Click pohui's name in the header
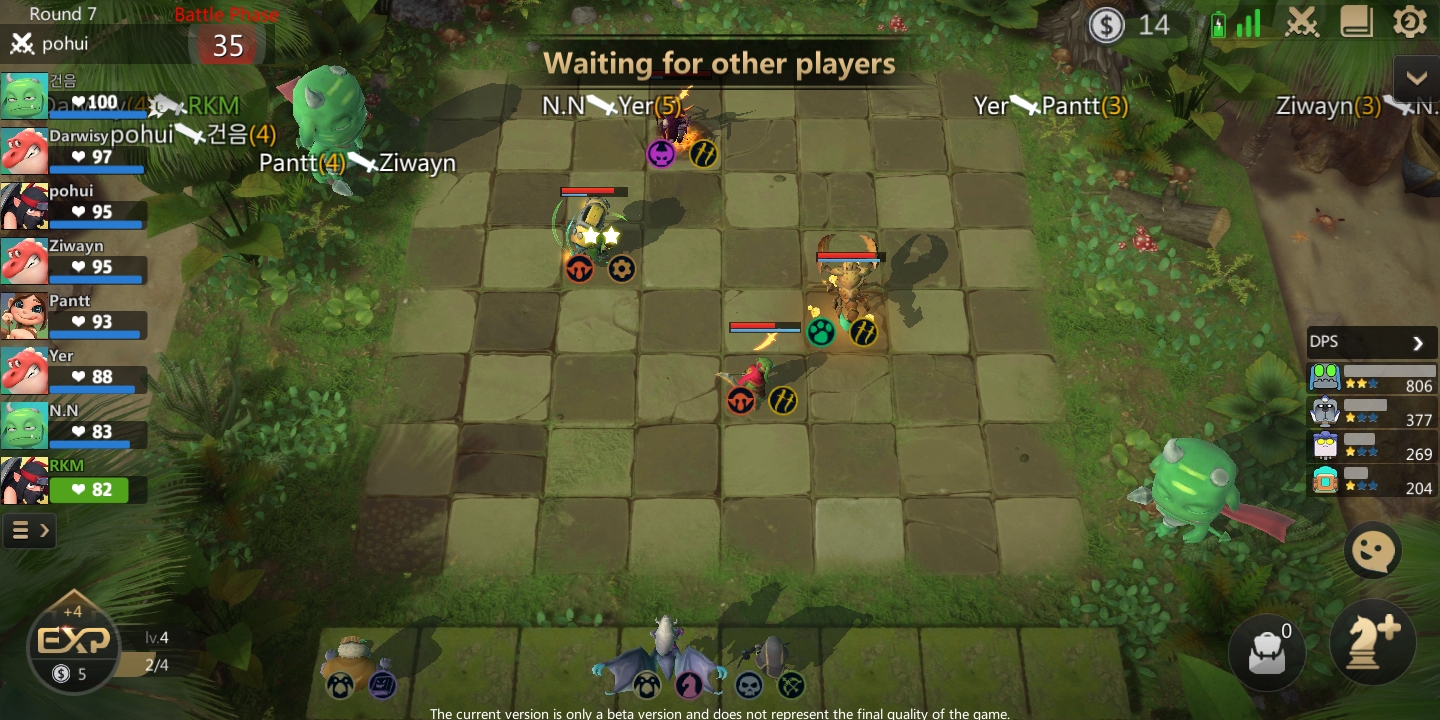 click(65, 44)
